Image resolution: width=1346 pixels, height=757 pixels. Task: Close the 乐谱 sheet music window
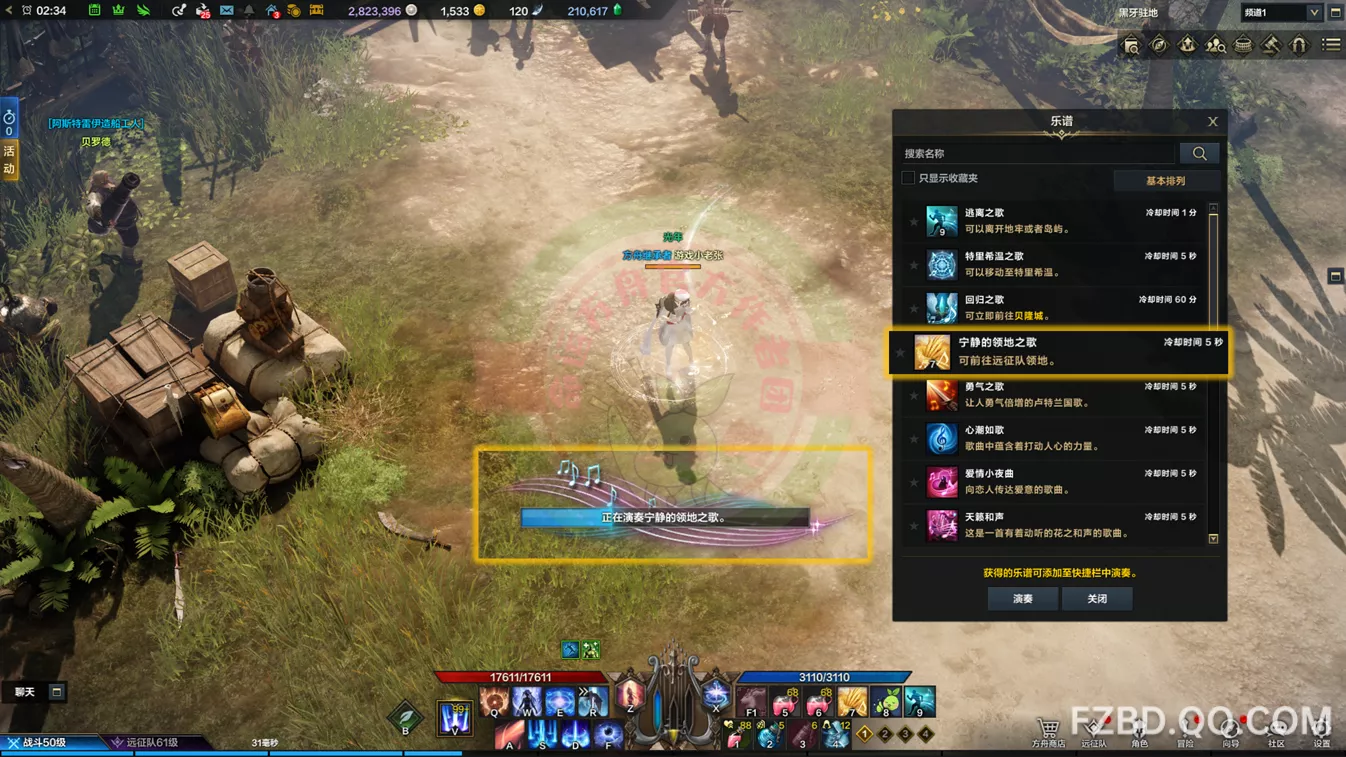1212,122
